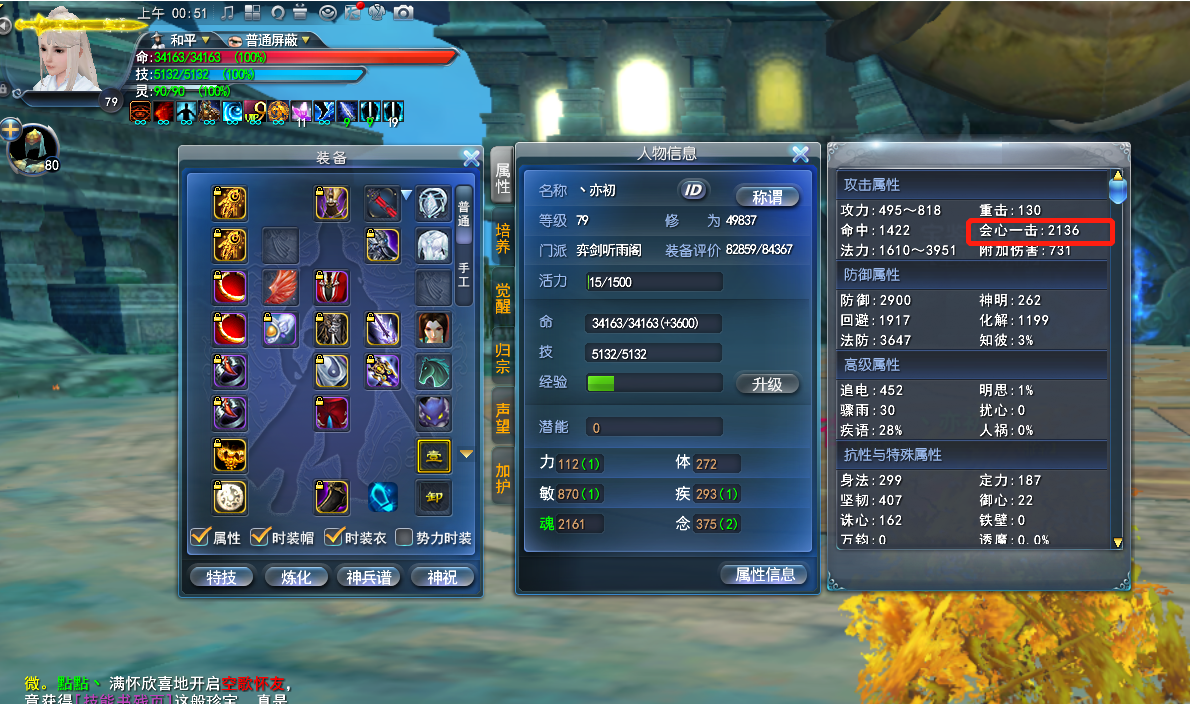Click the 升级 level-up button
The image size is (1190, 704).
point(767,384)
